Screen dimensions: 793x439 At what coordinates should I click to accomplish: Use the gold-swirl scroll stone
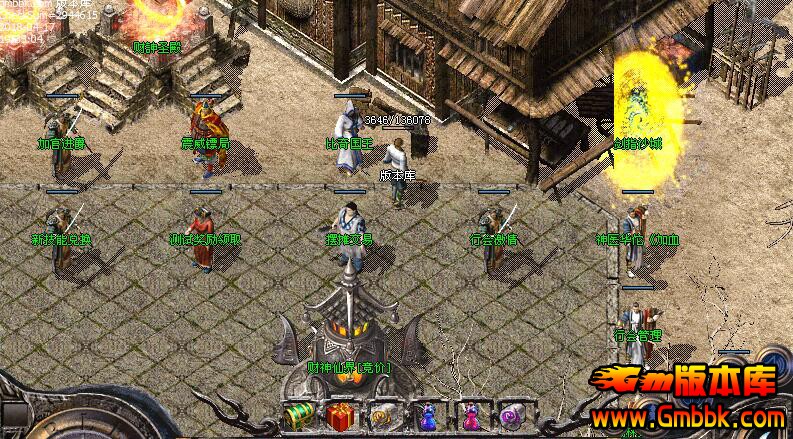tap(380, 415)
